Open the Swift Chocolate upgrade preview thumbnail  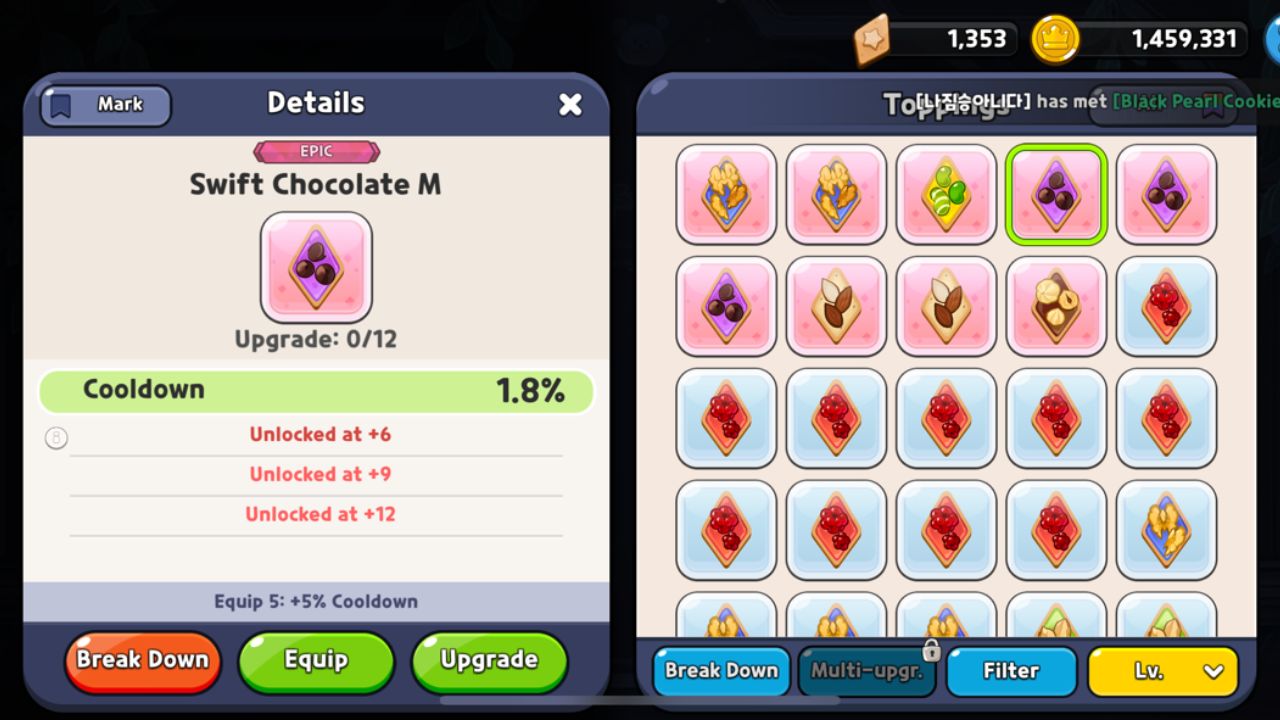[x=316, y=268]
